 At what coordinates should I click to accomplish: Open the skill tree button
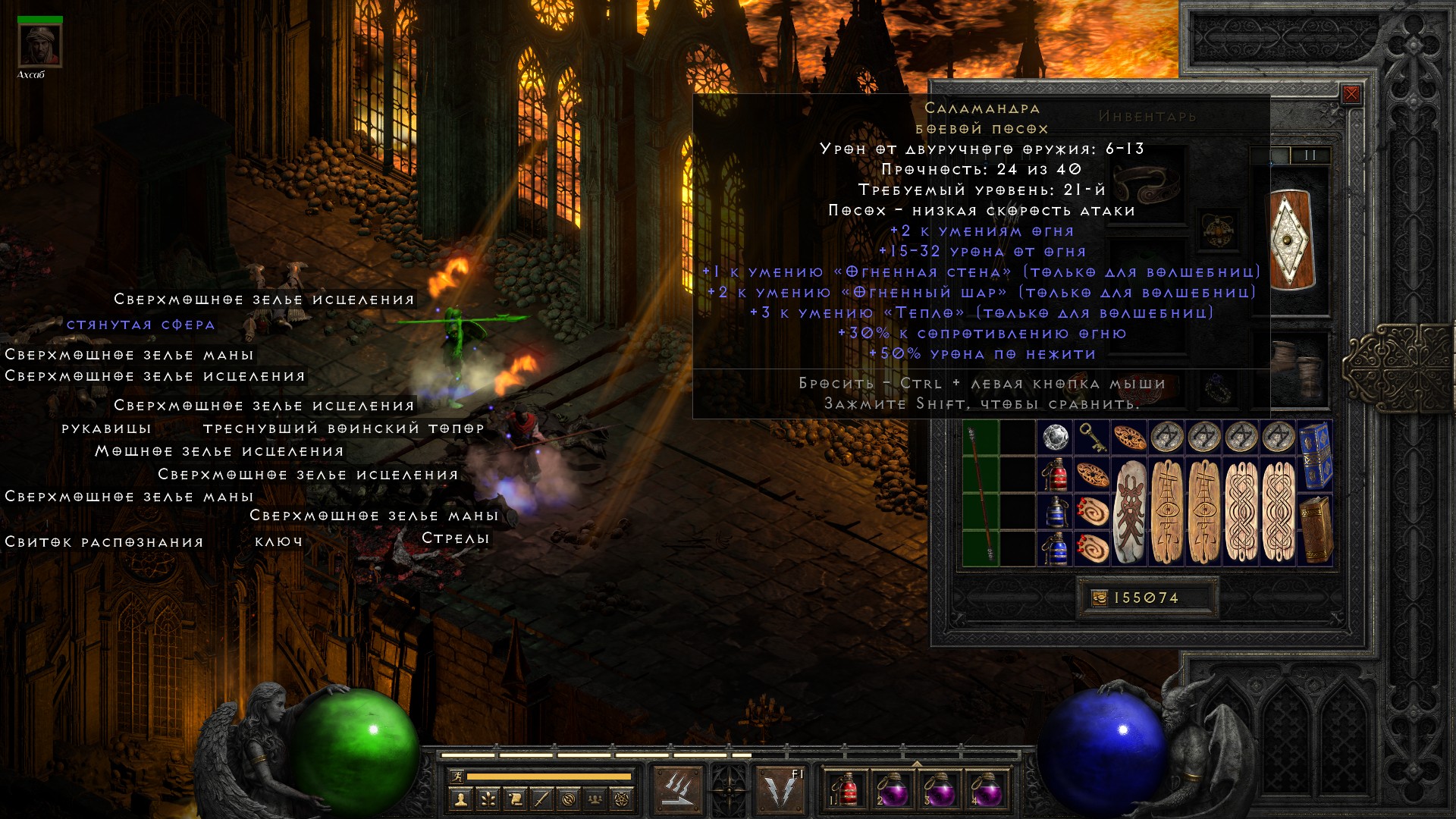[x=488, y=799]
